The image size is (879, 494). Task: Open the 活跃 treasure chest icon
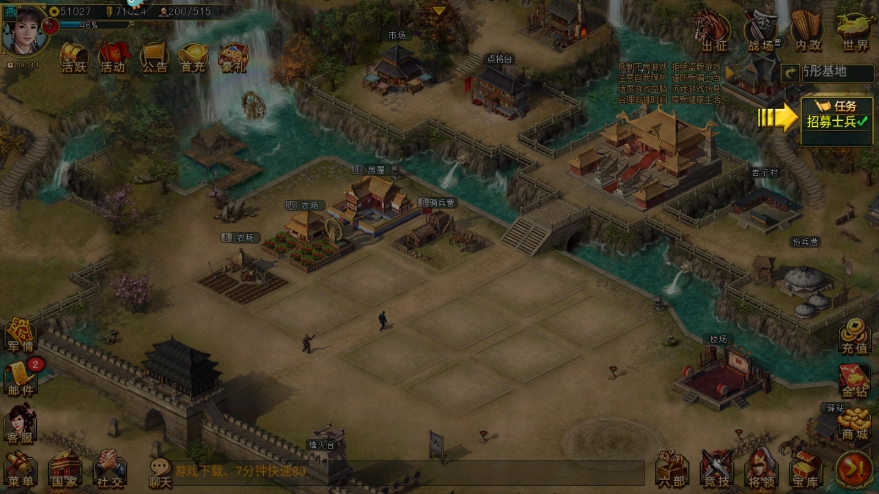coord(74,57)
